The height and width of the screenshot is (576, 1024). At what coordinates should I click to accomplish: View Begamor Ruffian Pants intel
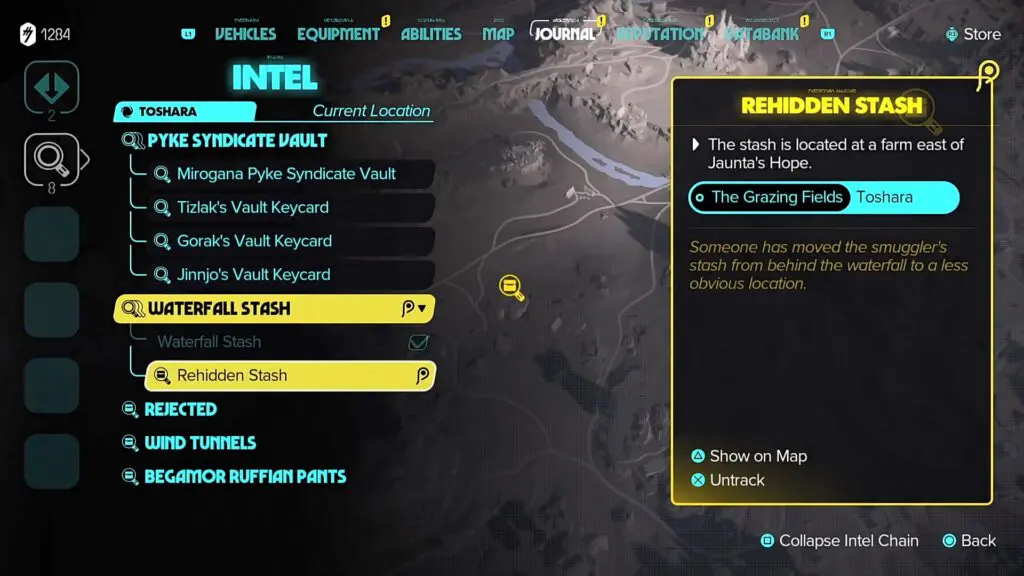(244, 477)
